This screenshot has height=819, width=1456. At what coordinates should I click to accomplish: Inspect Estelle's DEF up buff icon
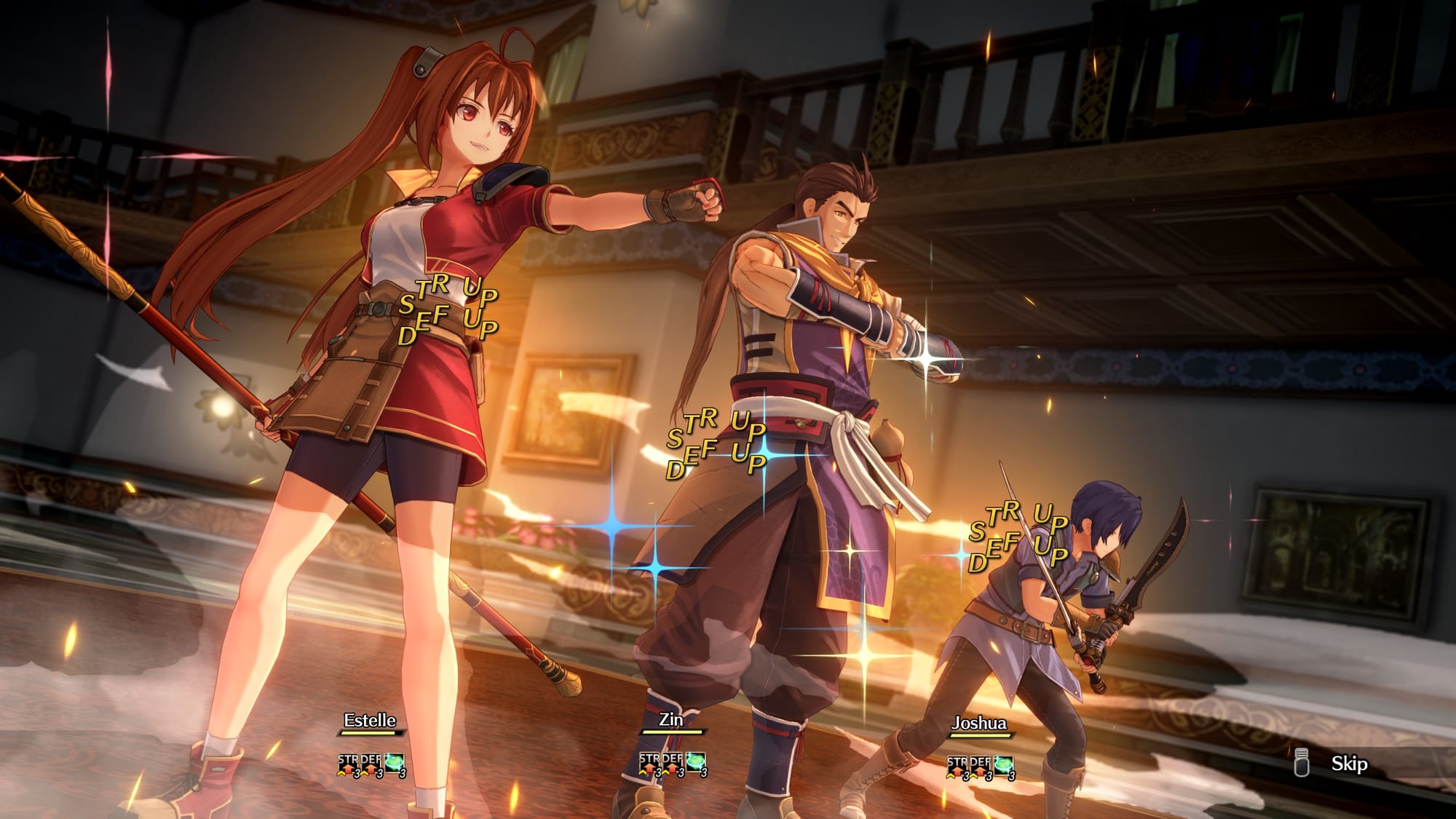[x=371, y=764]
